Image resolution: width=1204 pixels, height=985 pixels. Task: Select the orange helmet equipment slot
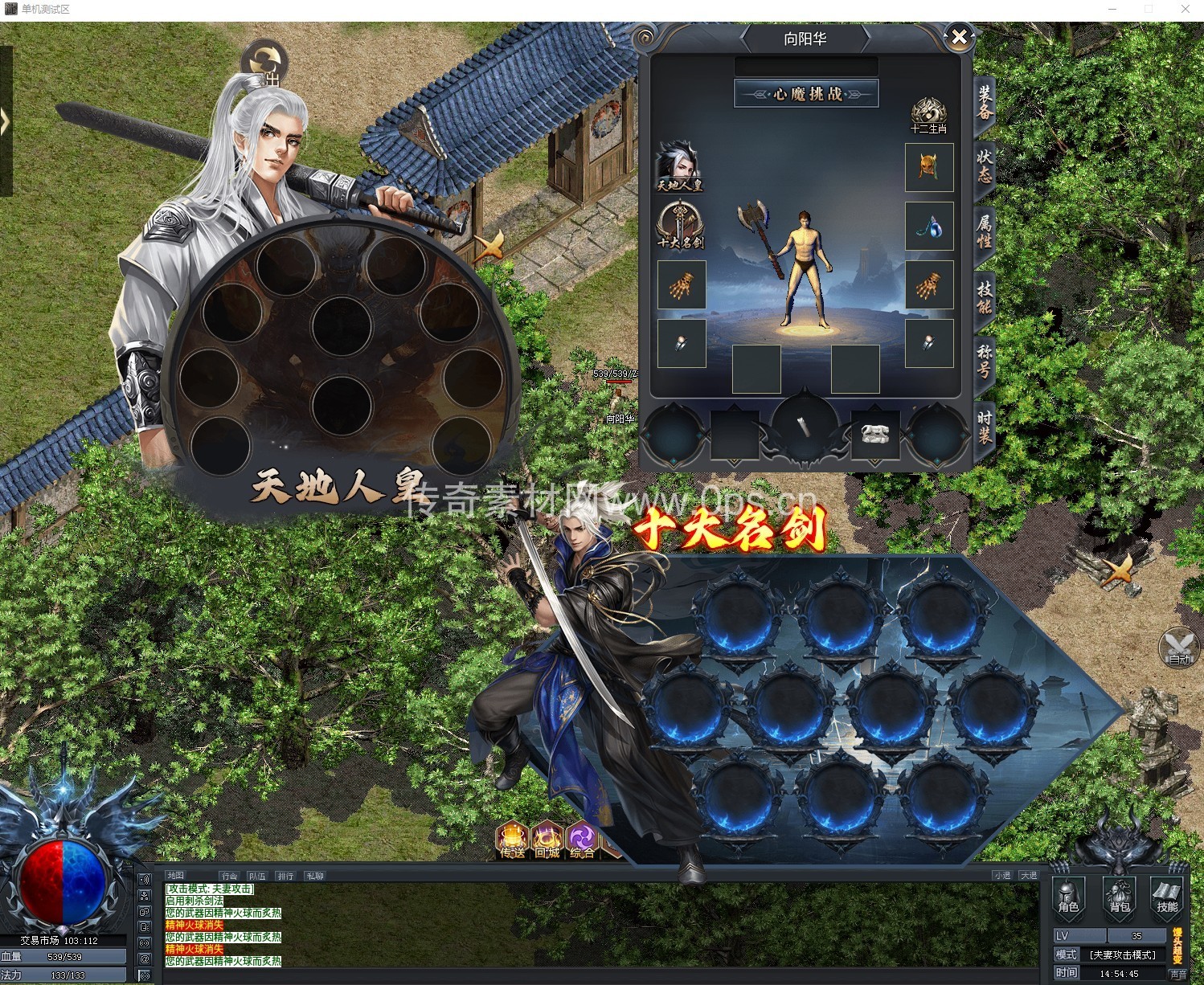pyautogui.click(x=929, y=167)
